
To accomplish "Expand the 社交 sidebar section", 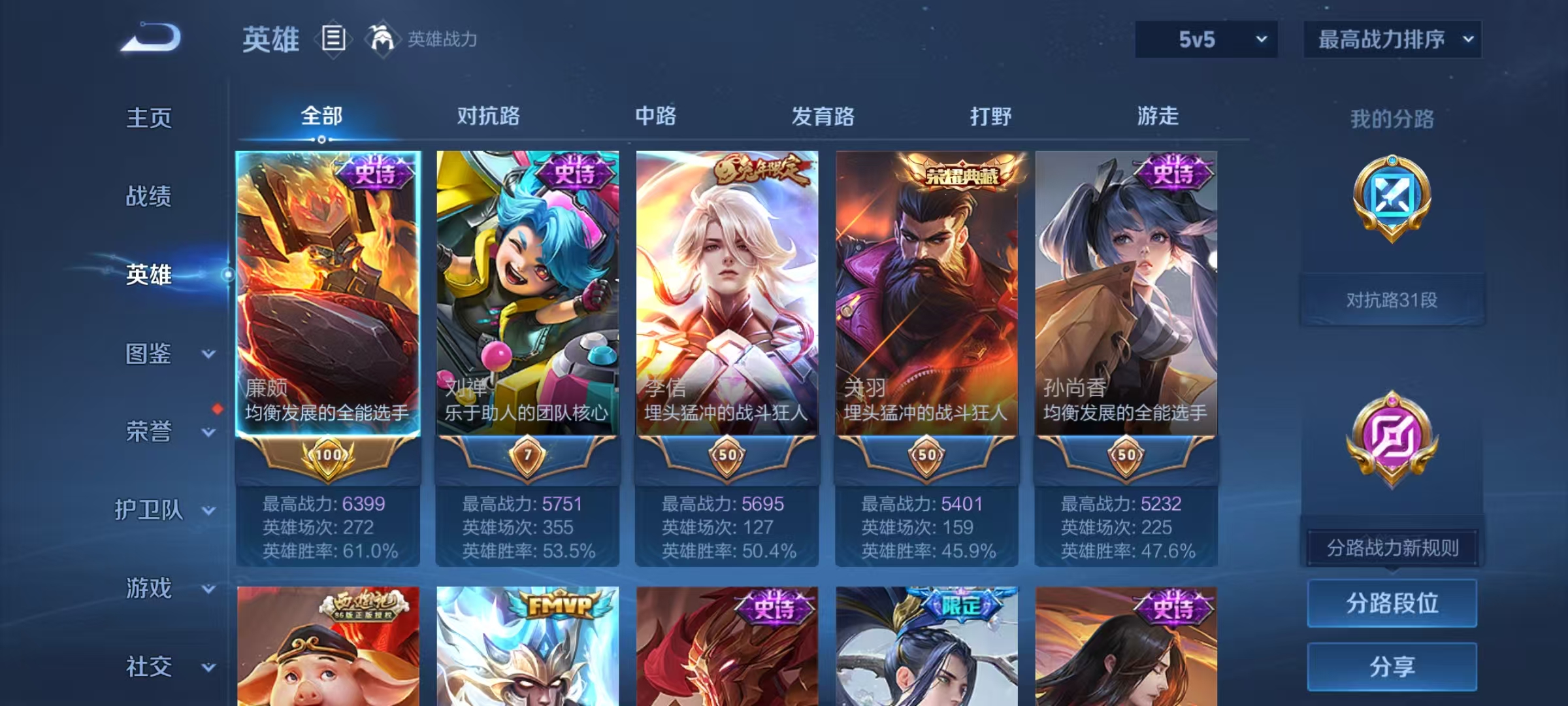I will 147,667.
